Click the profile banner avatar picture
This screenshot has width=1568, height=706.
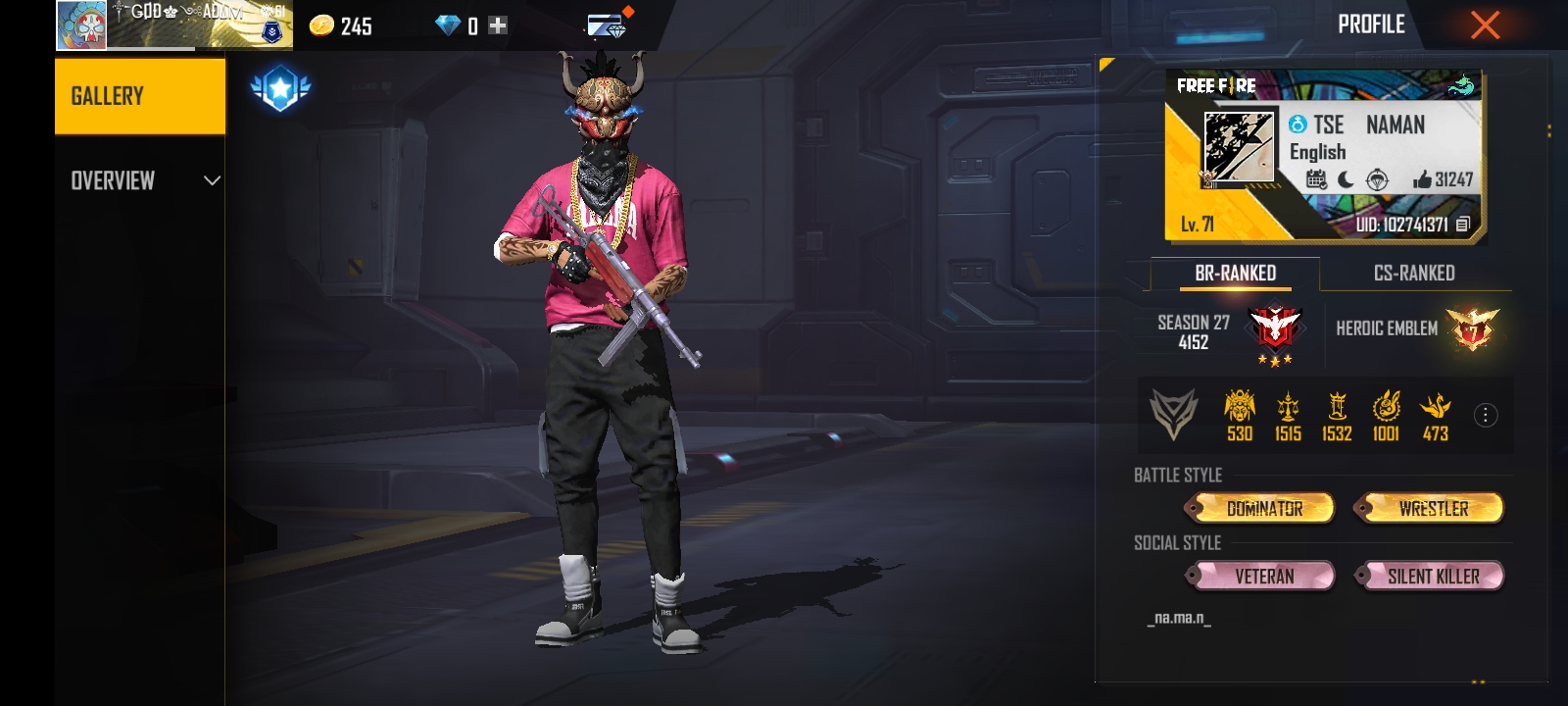1239,147
